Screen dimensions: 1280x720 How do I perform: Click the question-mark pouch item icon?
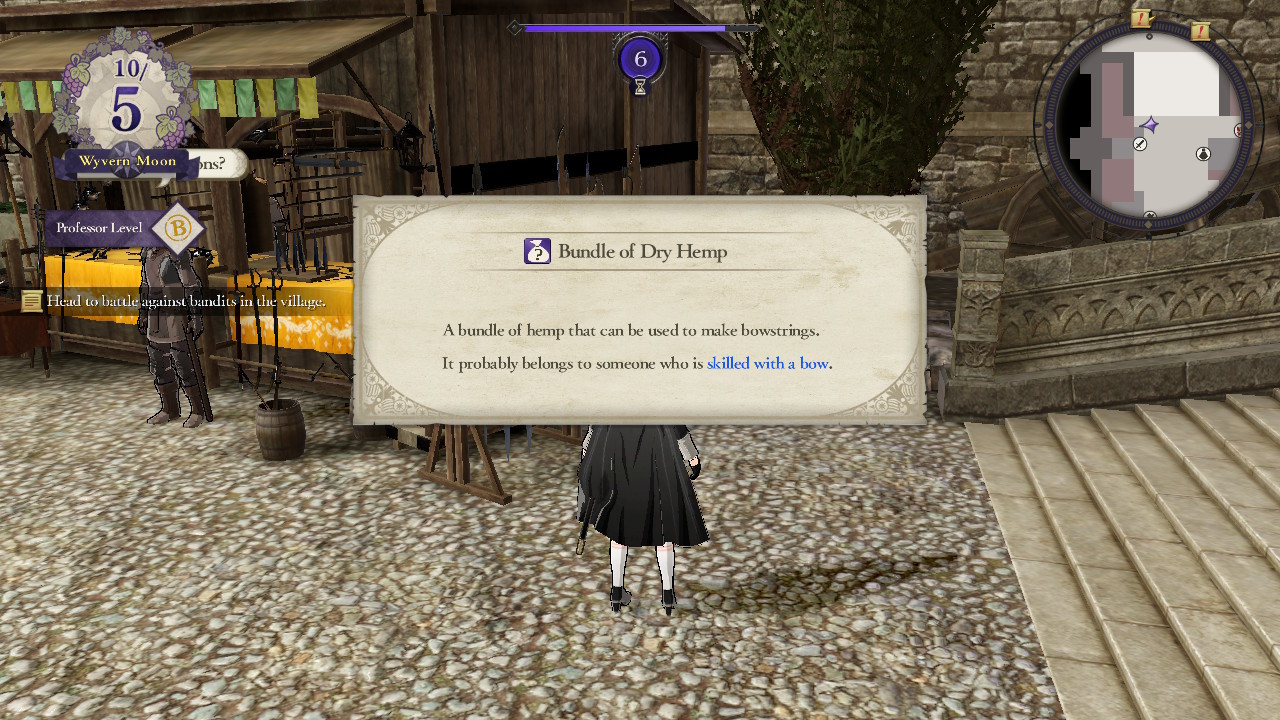(538, 251)
